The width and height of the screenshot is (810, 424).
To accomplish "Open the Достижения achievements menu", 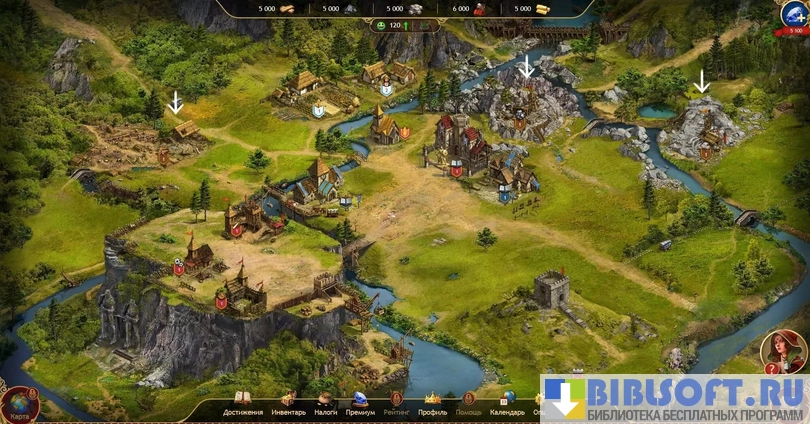I will pos(243,404).
